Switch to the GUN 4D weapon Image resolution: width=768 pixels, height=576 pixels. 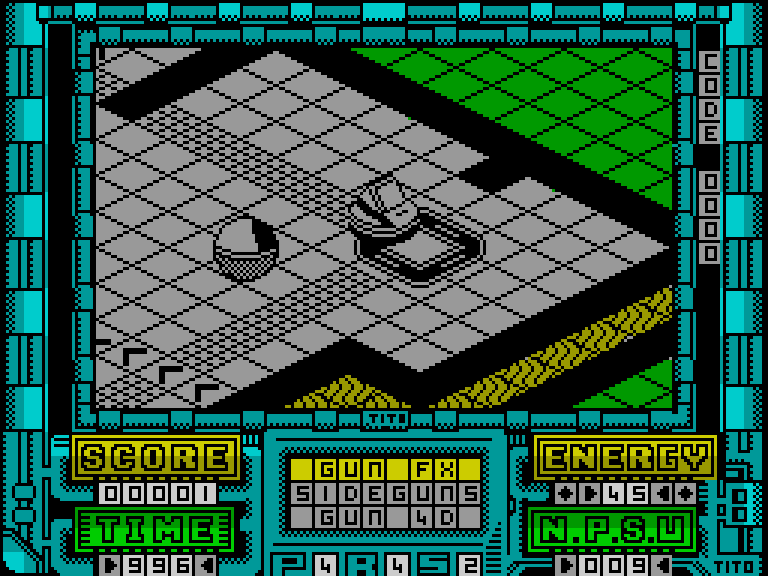[x=385, y=517]
